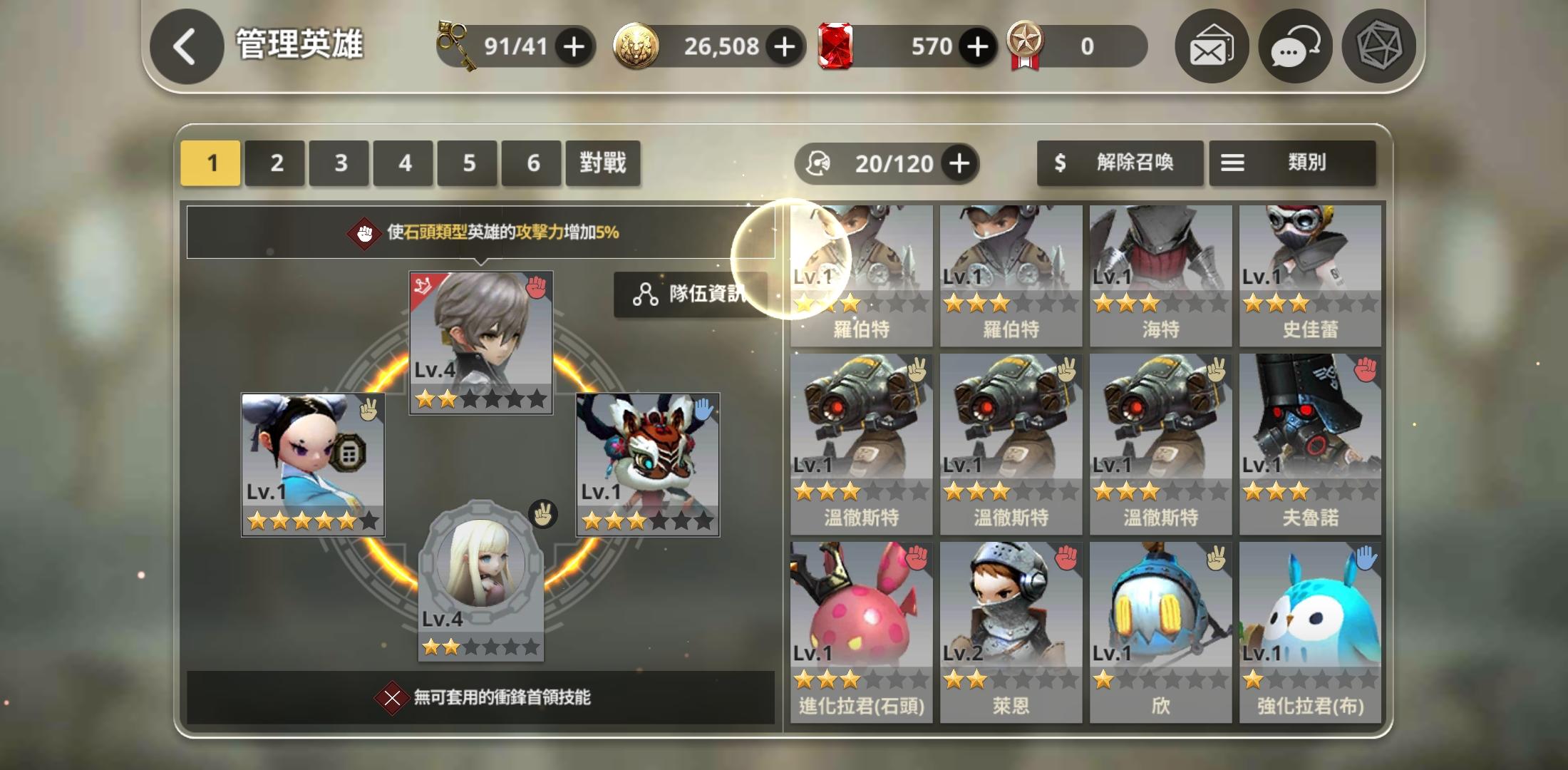Open the chat message icon

tap(1294, 46)
